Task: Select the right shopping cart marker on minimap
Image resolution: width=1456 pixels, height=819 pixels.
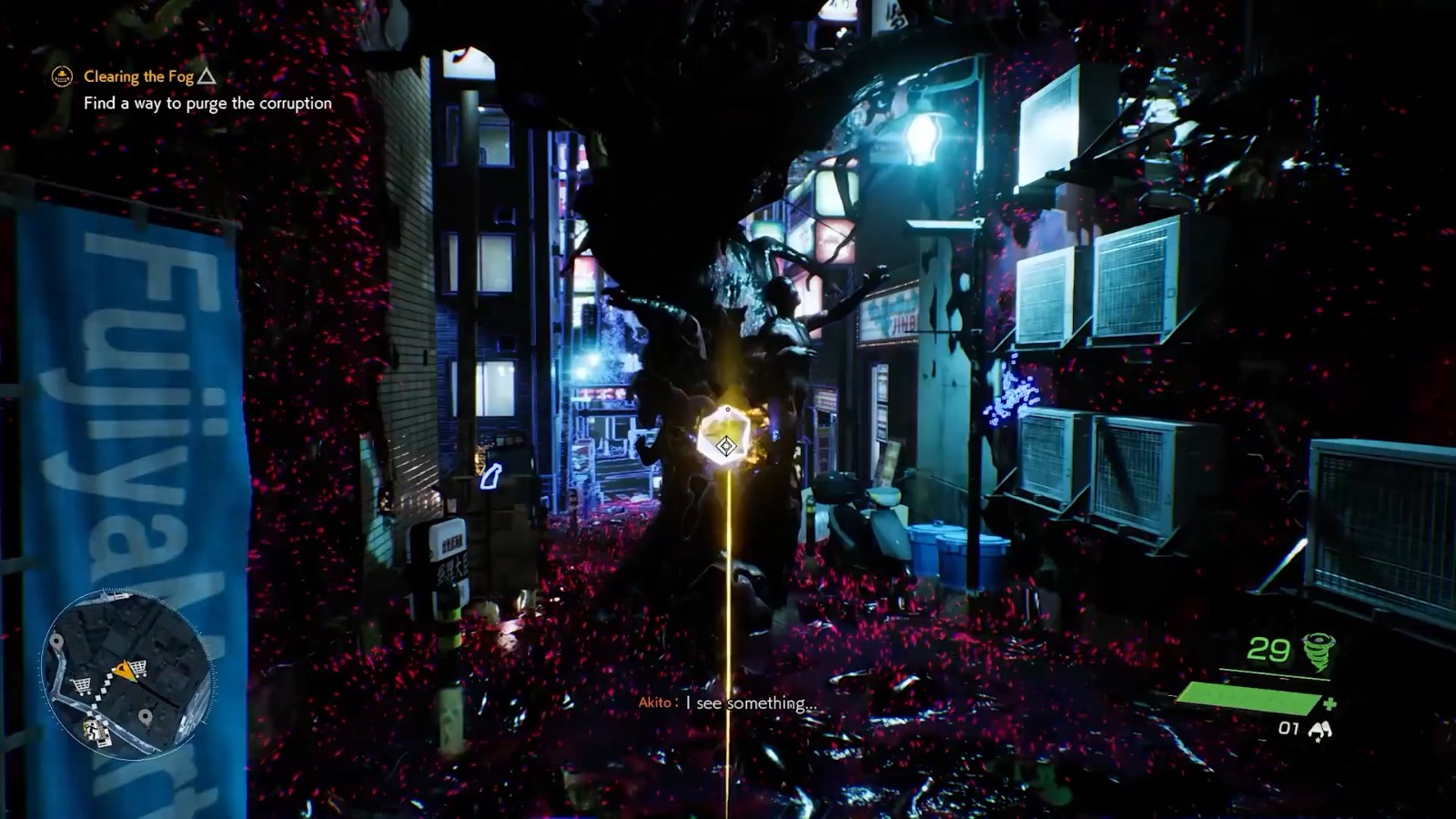Action: [139, 667]
